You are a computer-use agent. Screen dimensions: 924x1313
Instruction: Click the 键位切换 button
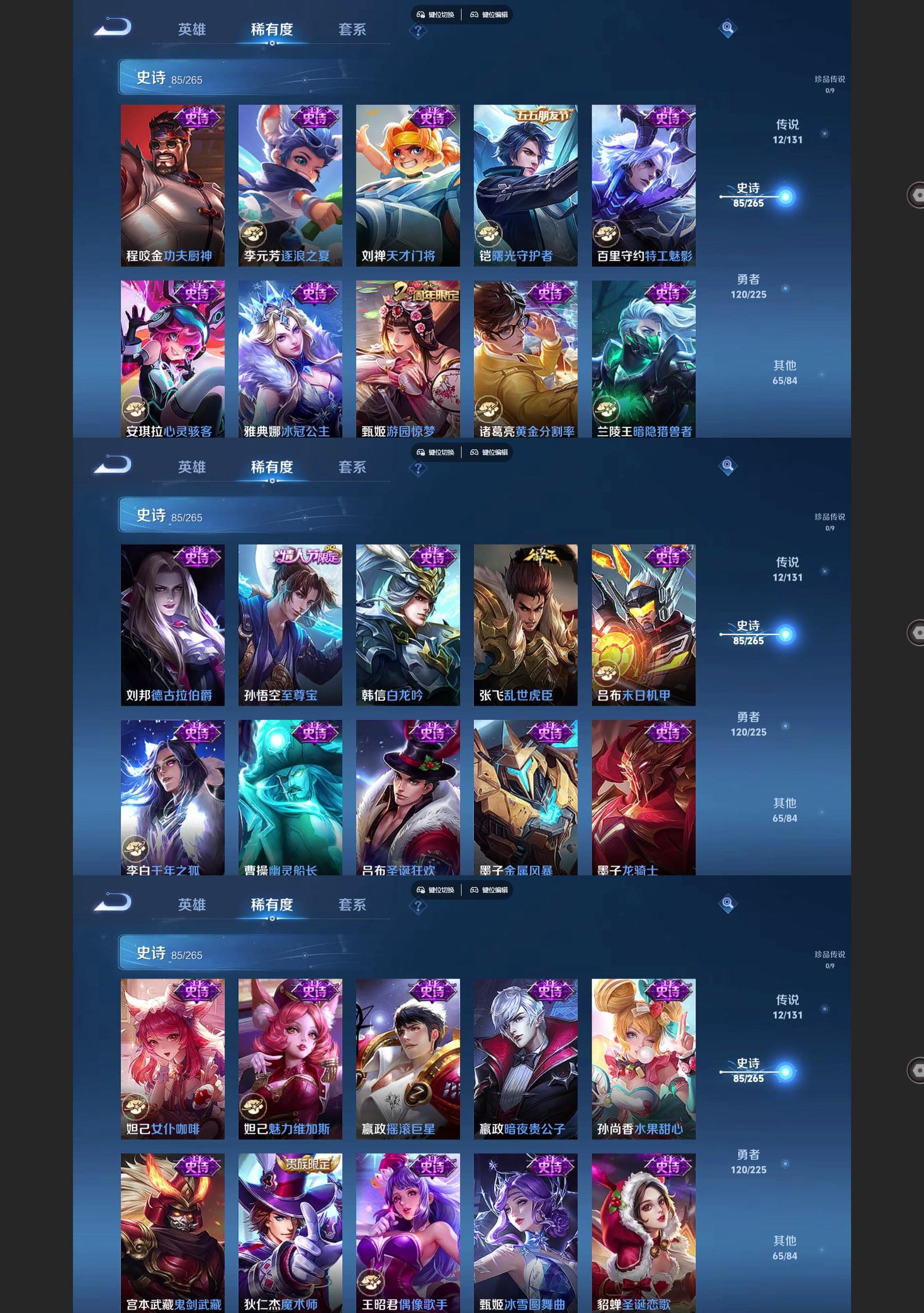click(x=442, y=15)
